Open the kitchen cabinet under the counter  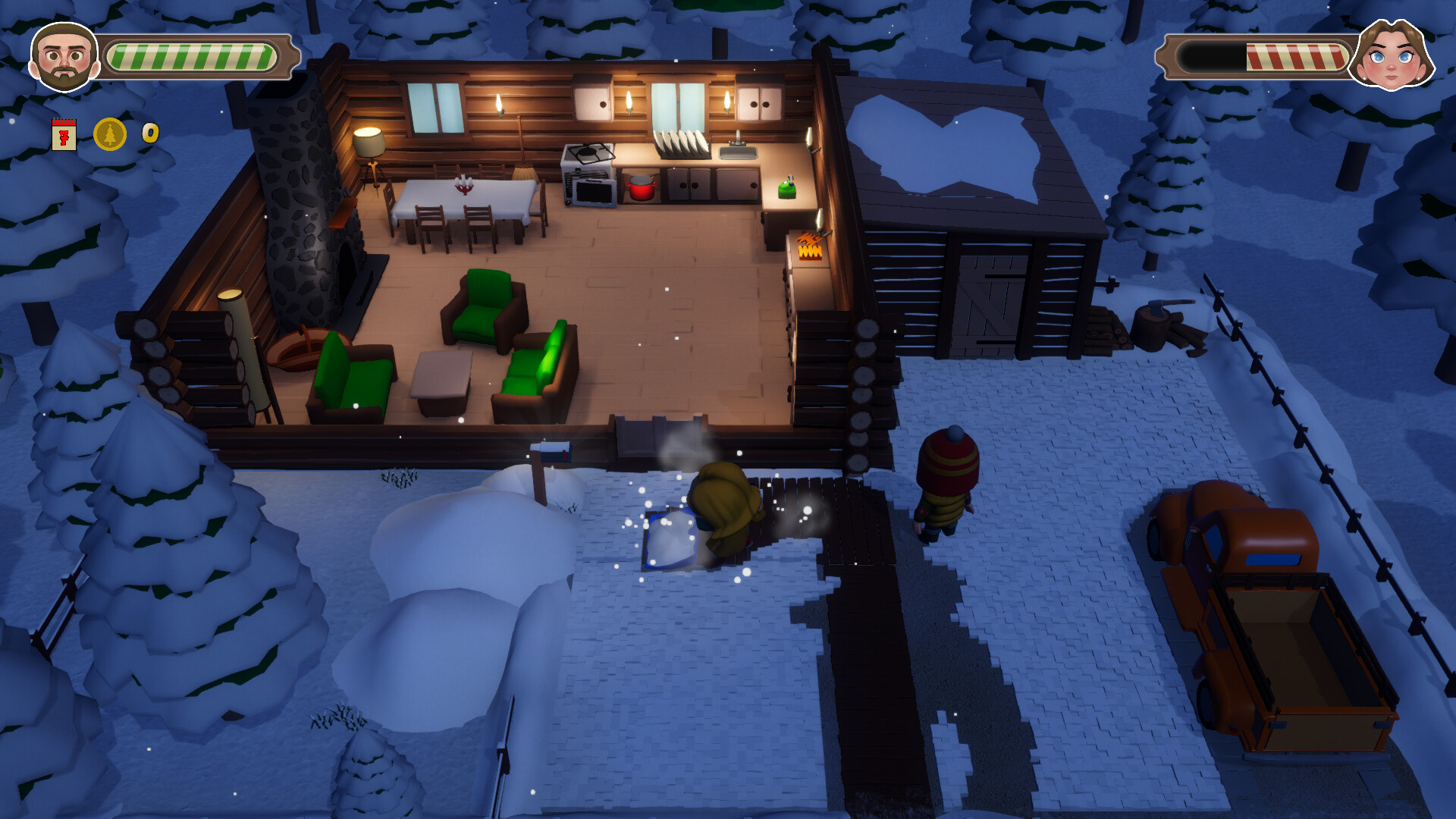[x=686, y=186]
